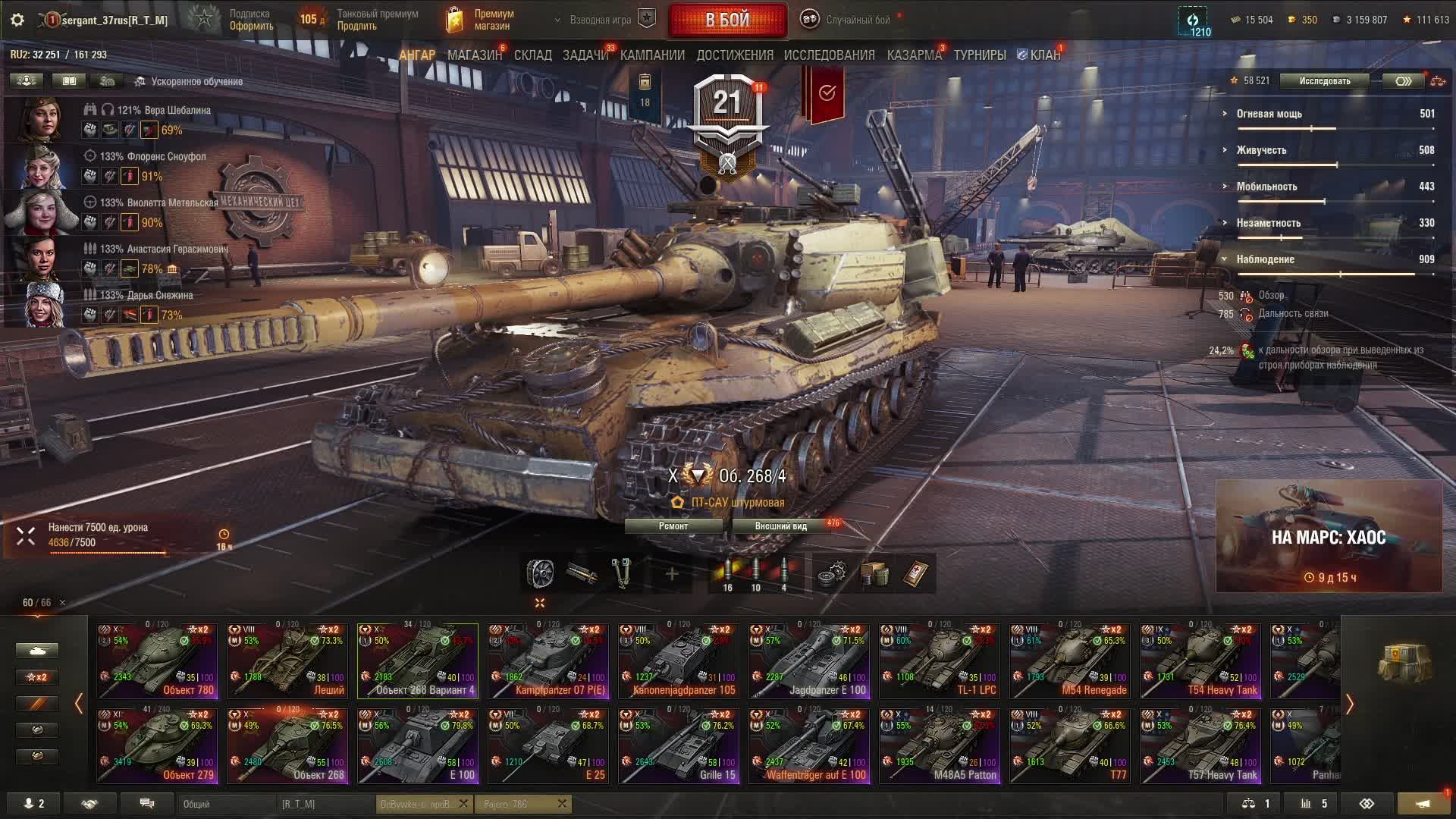Go to the ЗАДАЧИ tab

pos(585,55)
